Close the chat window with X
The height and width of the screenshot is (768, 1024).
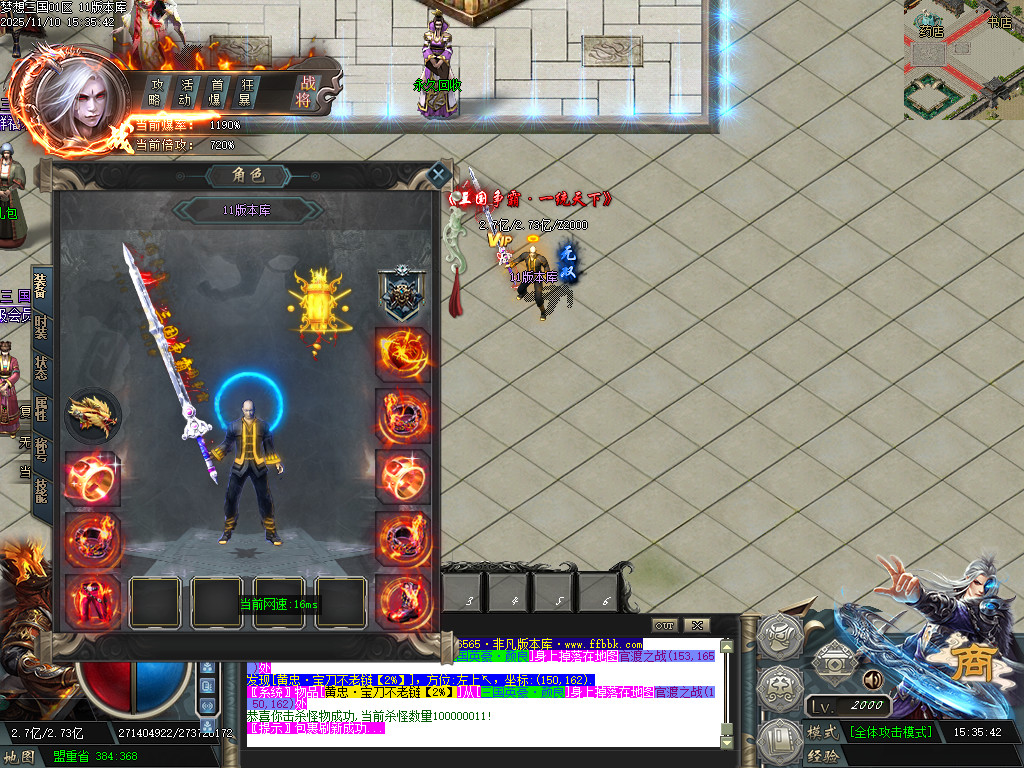pyautogui.click(x=696, y=625)
